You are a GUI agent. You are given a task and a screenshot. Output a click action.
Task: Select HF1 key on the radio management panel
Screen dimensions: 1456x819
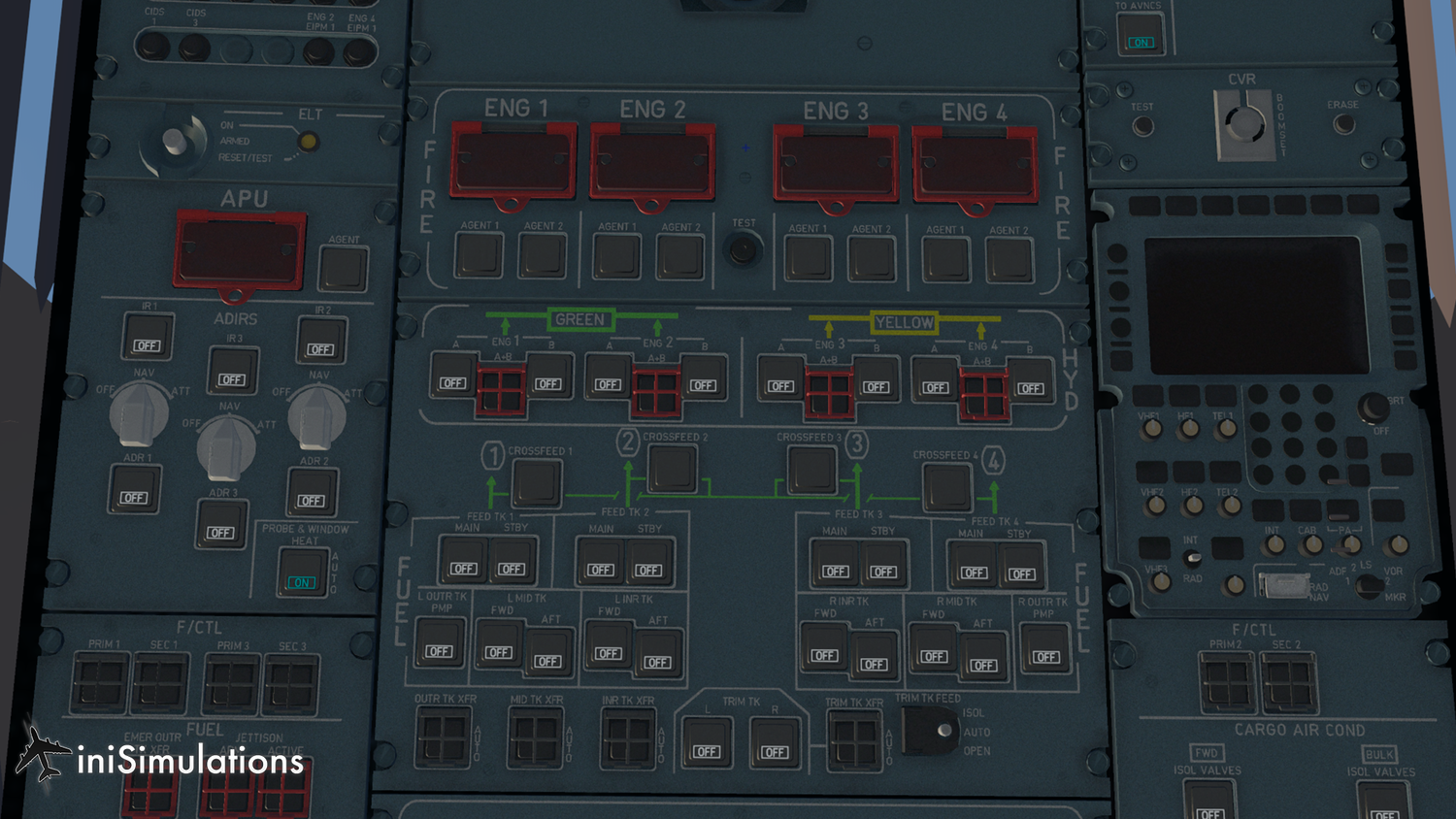(1188, 428)
